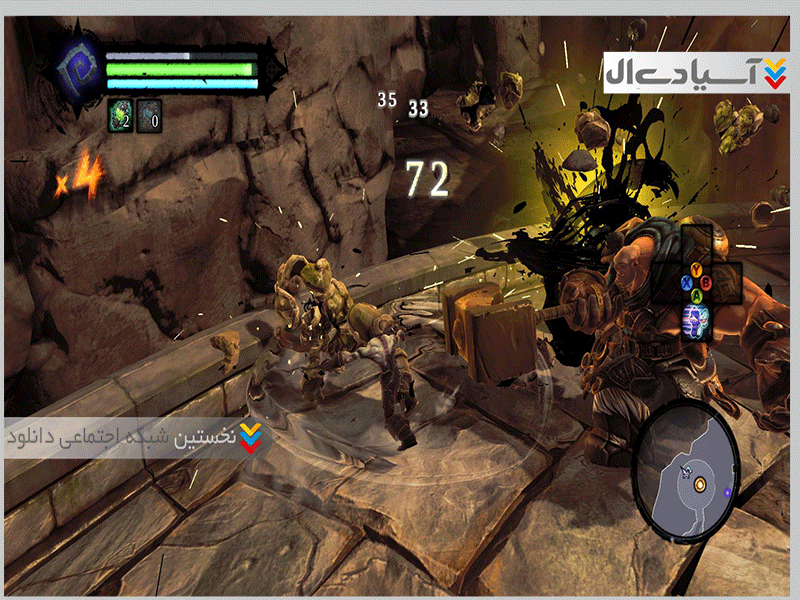Click the blue spiral rune emblem

[77, 70]
